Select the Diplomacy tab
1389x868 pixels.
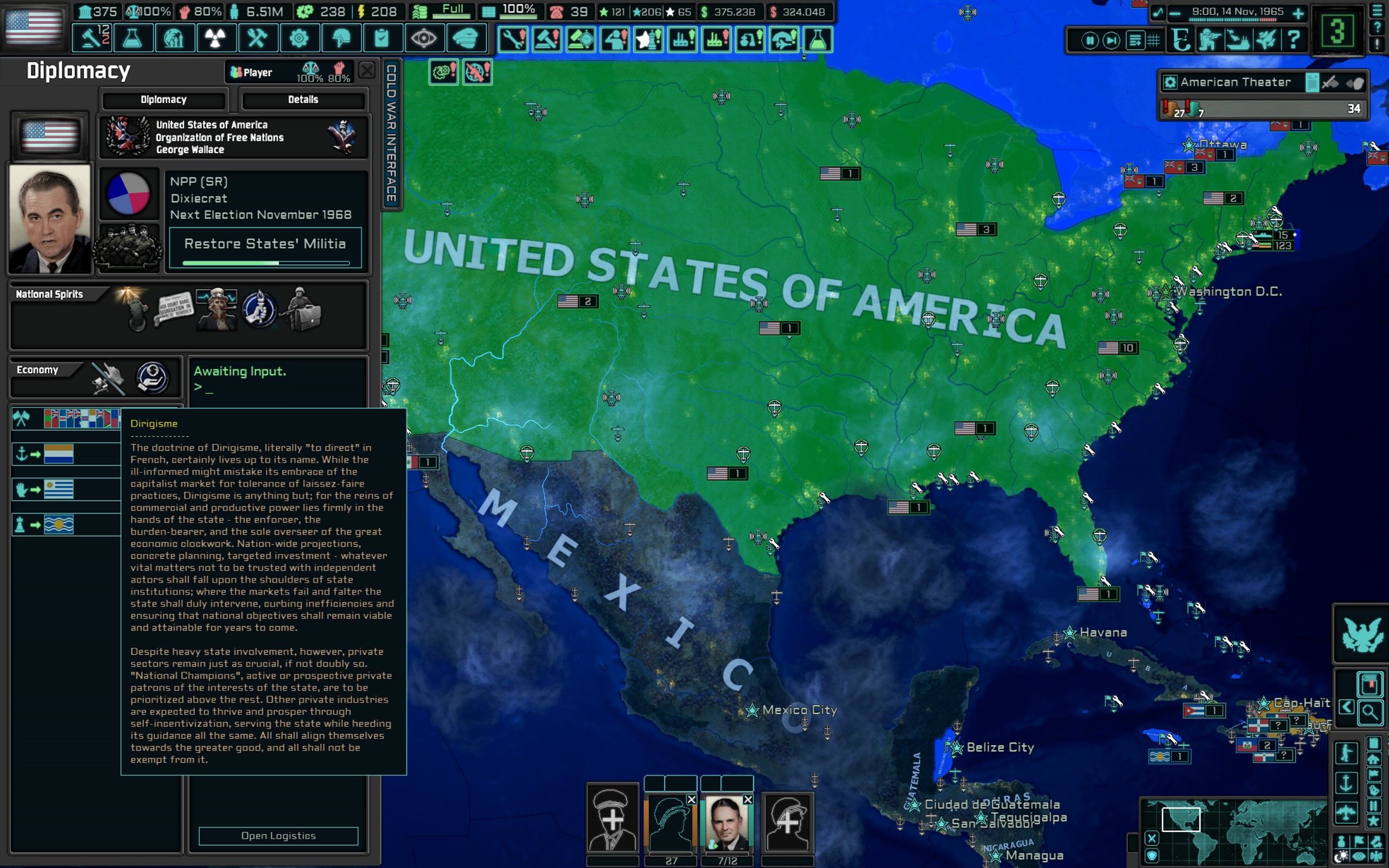click(163, 100)
